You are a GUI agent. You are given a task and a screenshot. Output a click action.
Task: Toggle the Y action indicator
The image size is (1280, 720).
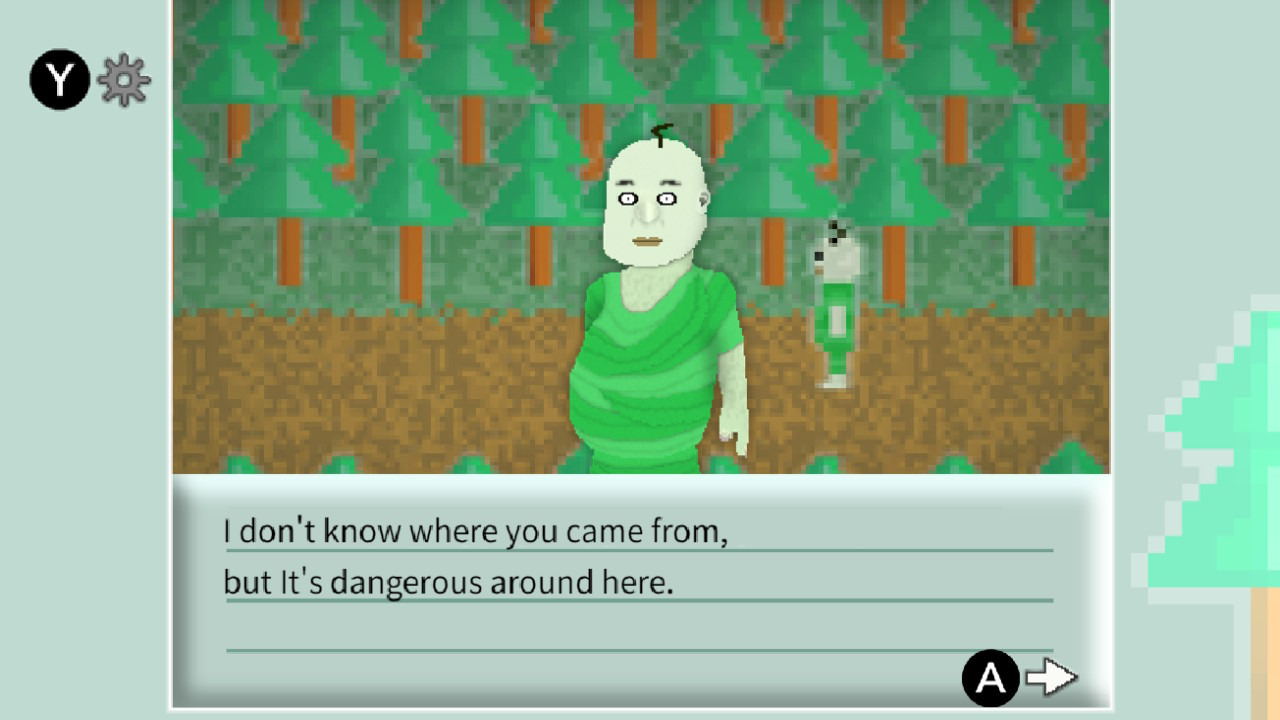tap(58, 79)
